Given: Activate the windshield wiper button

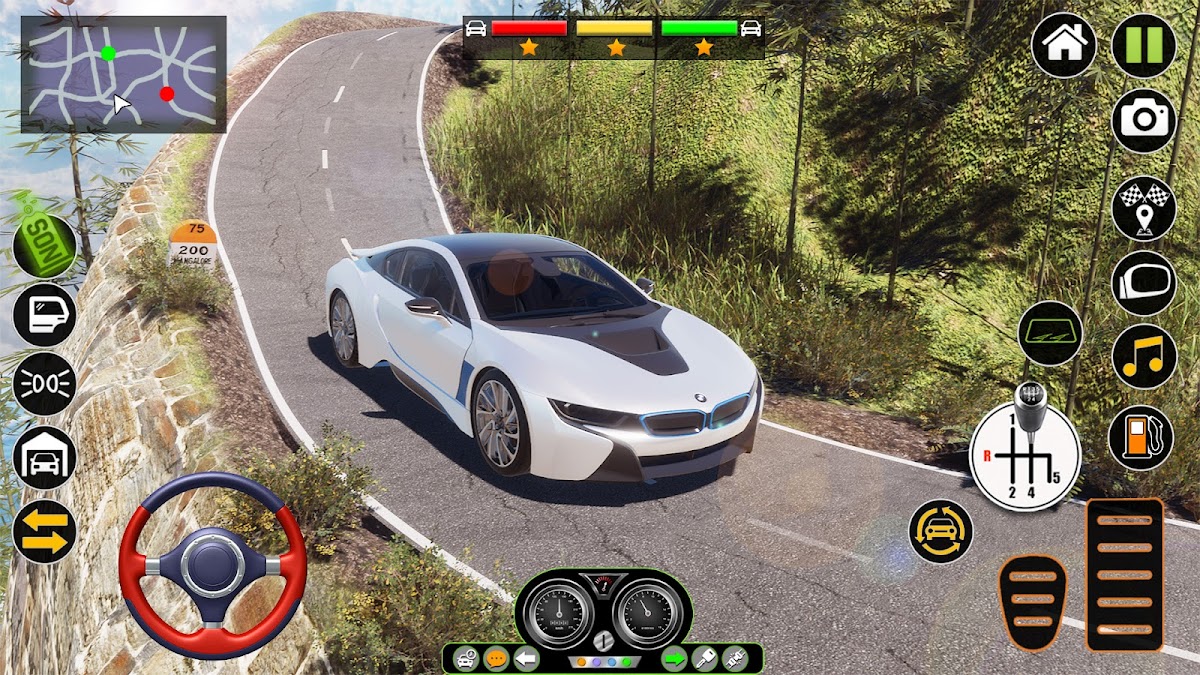Looking at the screenshot, I should pyautogui.click(x=1050, y=333).
